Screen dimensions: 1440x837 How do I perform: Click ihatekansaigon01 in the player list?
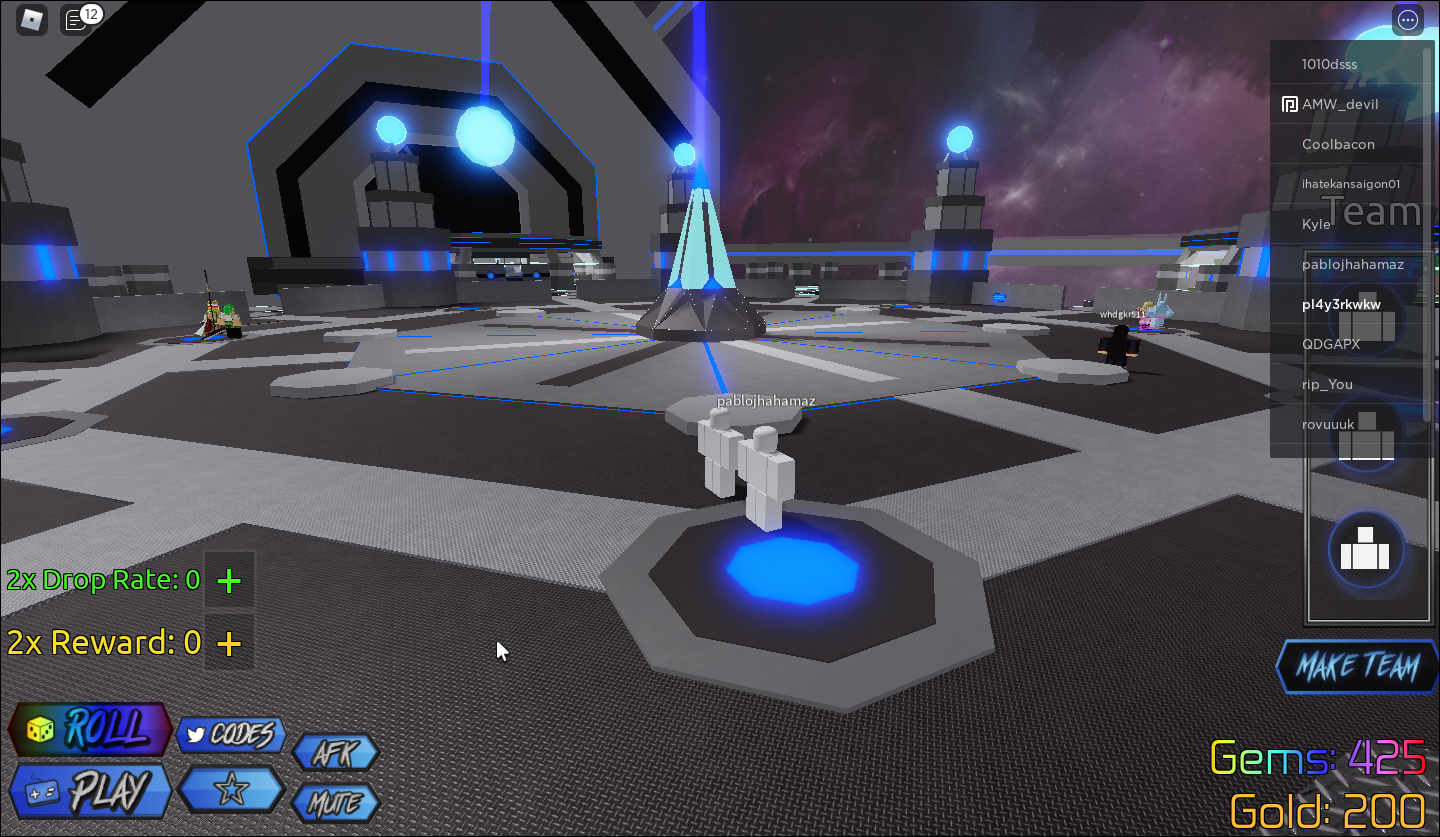click(1350, 184)
